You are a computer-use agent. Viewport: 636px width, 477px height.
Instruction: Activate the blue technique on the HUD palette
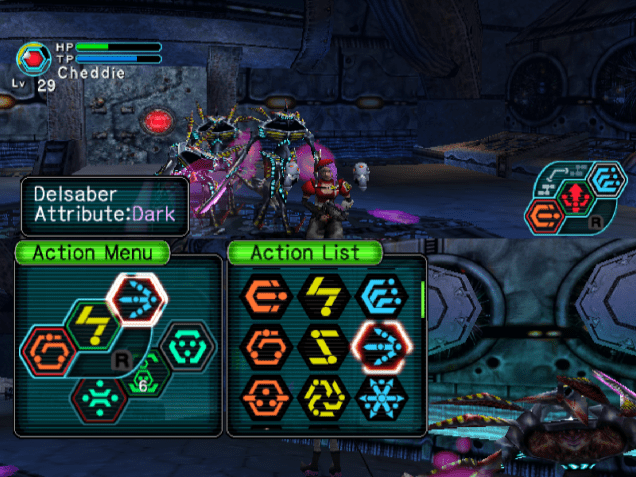[x=605, y=180]
